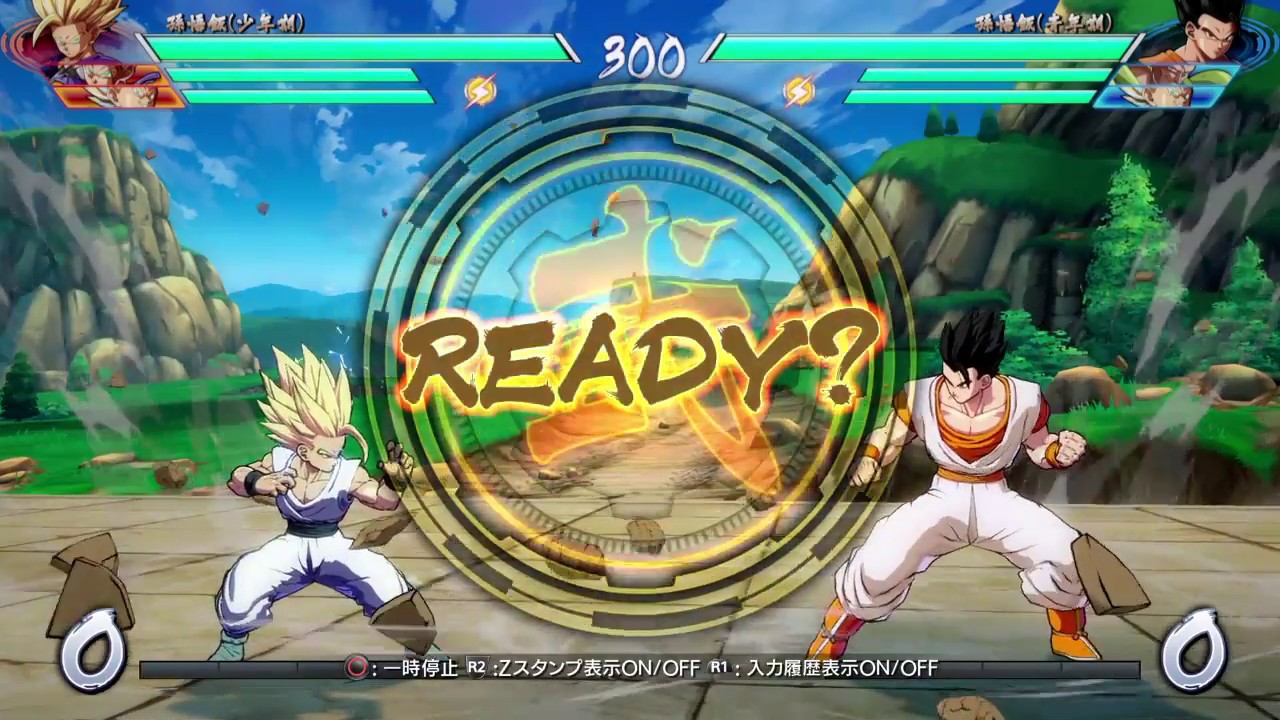Click Player 1's Sparking lightning icon
The height and width of the screenshot is (720, 1280).
(483, 90)
